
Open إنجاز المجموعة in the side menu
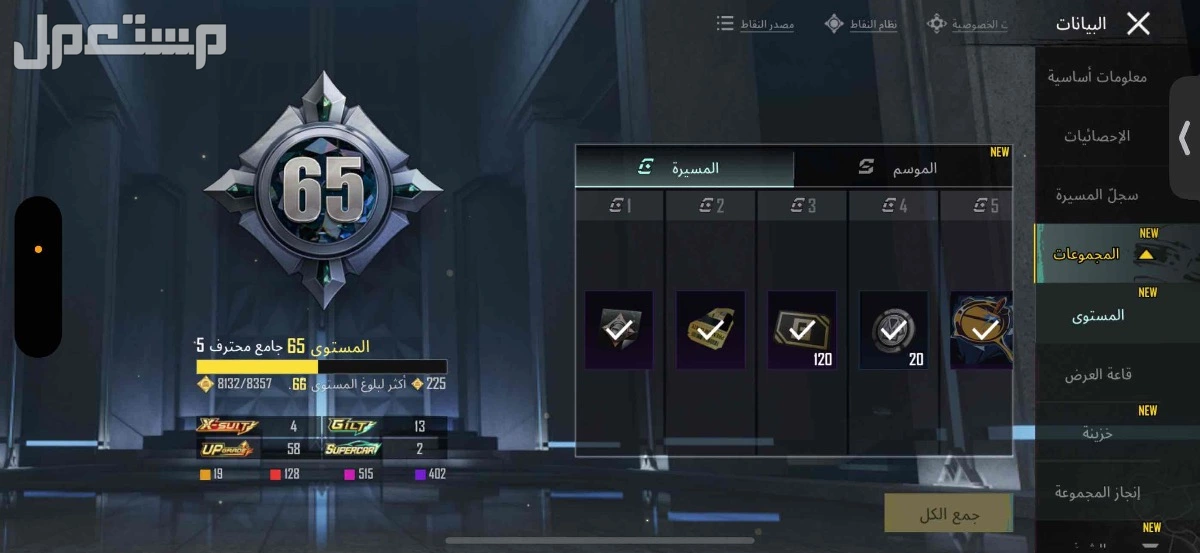click(1098, 492)
